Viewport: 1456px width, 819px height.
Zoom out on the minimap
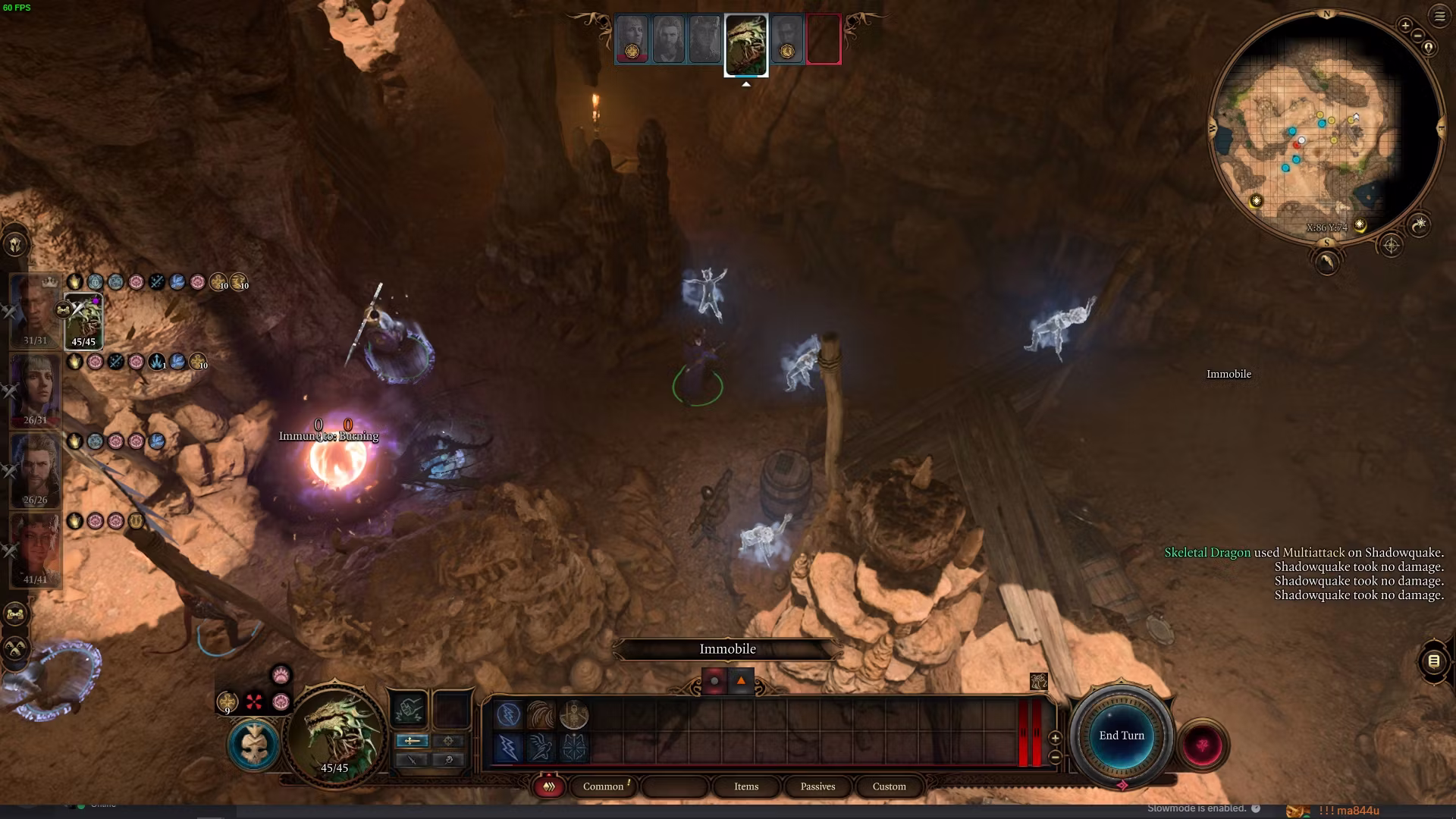click(1417, 36)
